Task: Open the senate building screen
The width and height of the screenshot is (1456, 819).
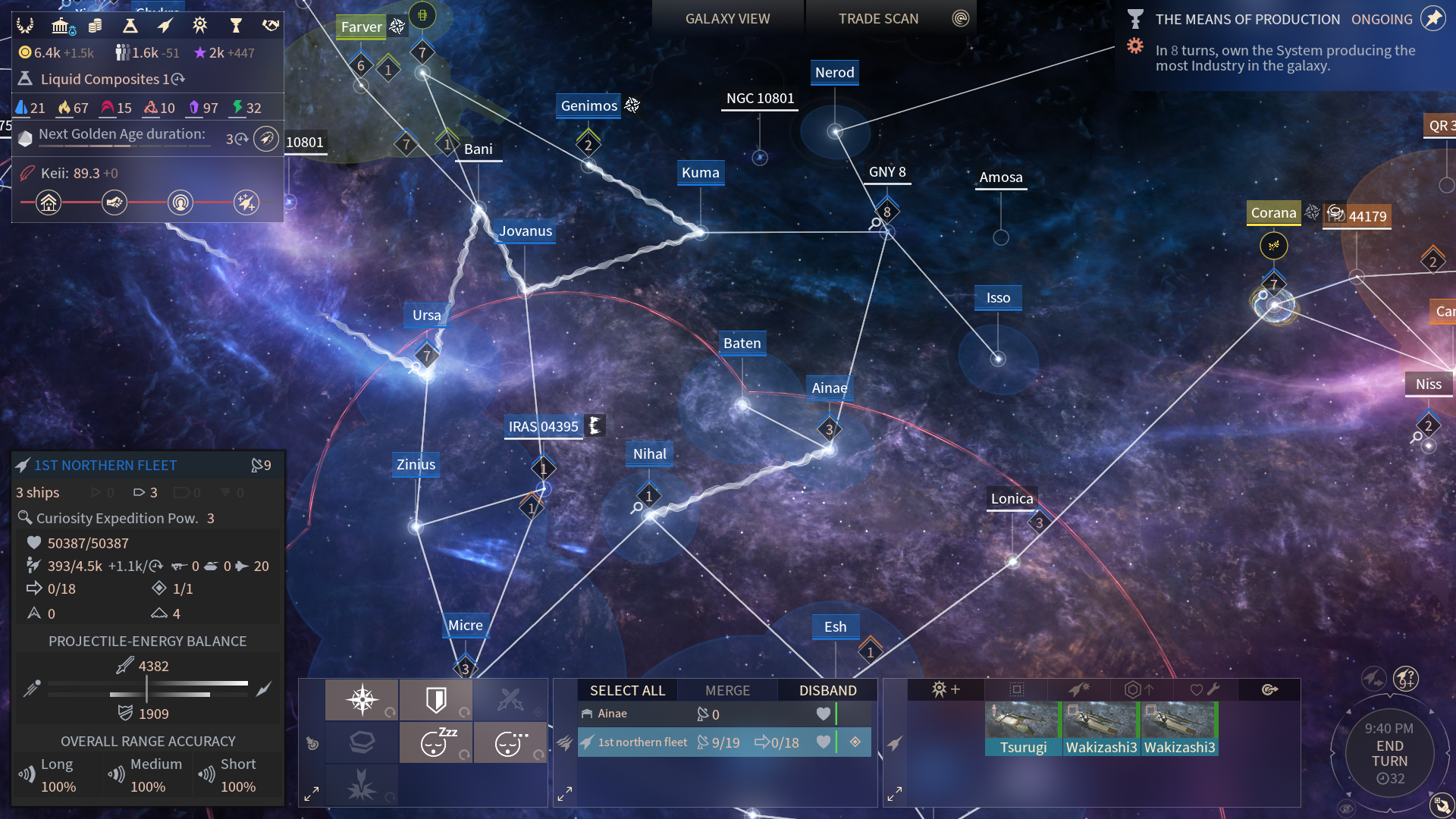Action: pos(61,27)
